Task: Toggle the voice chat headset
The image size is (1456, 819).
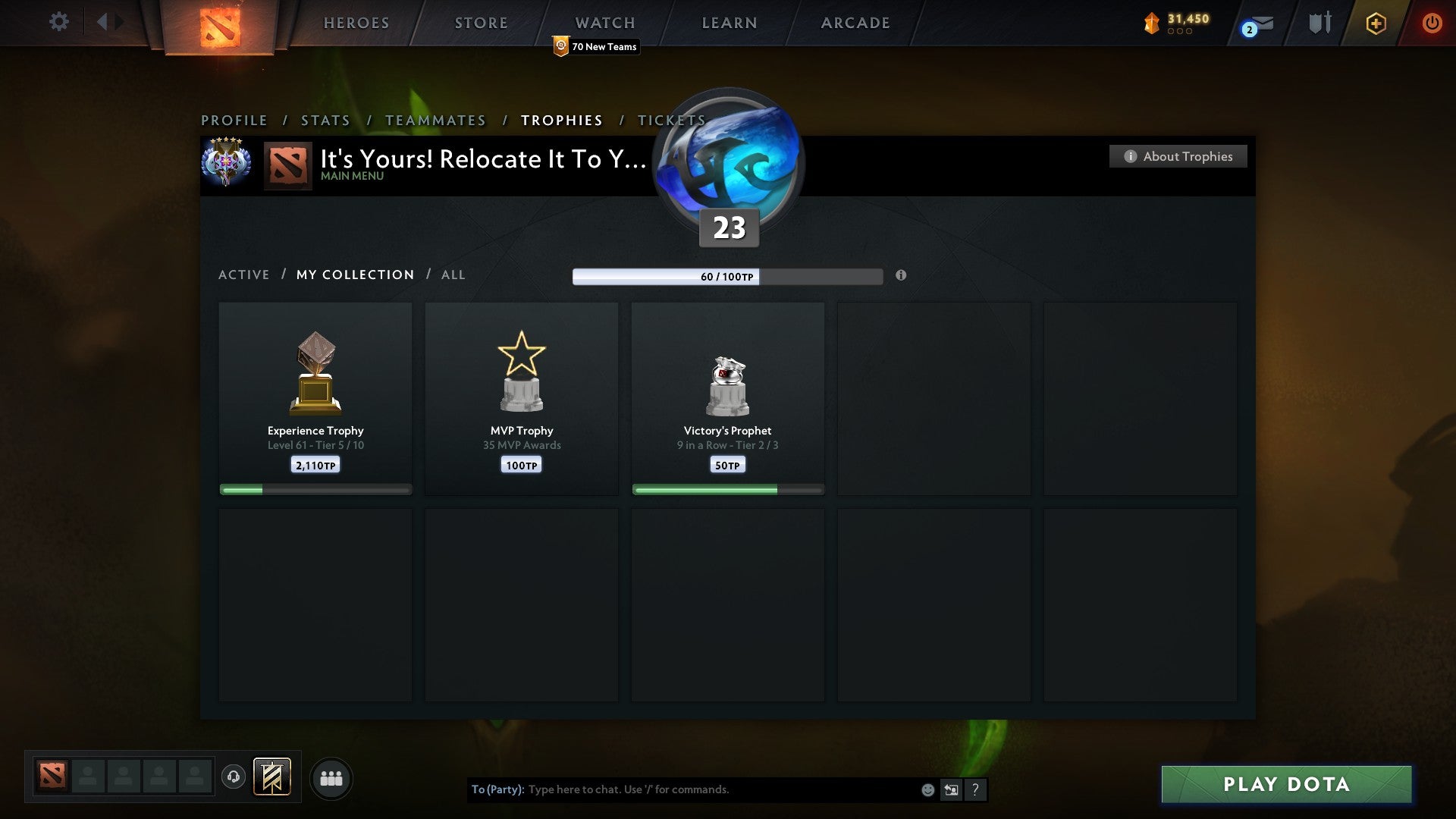Action: click(234, 778)
